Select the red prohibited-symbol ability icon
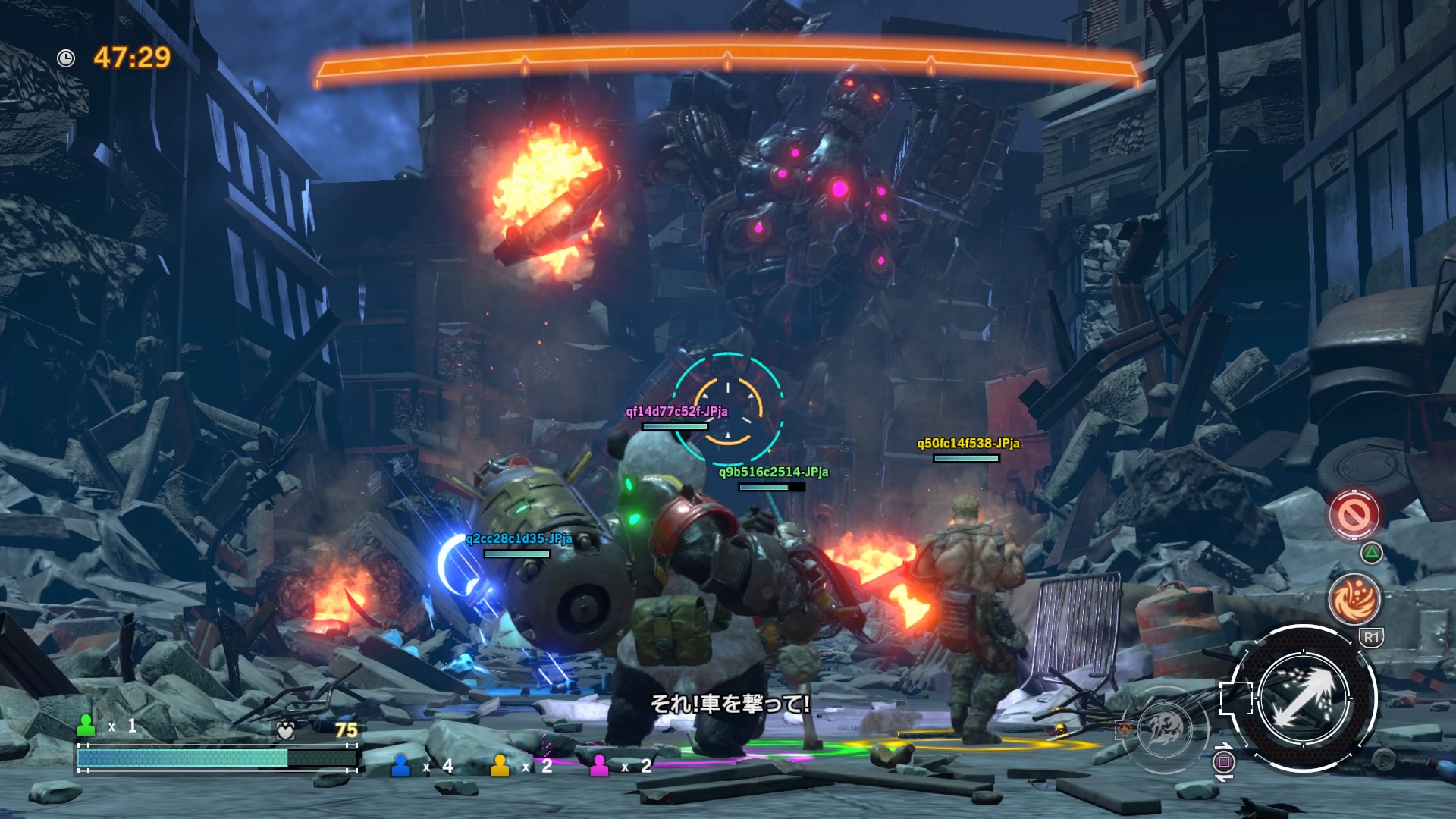 [1354, 516]
